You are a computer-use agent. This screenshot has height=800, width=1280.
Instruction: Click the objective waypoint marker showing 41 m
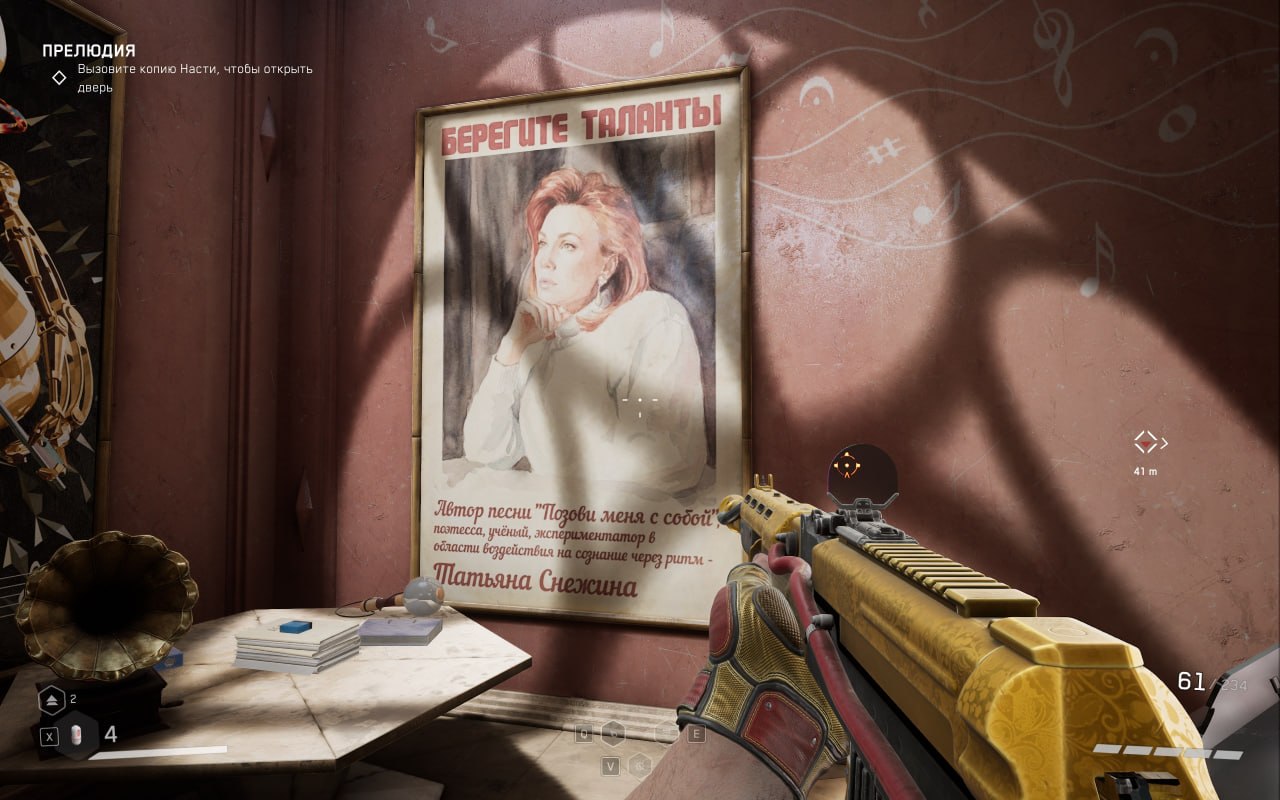pyautogui.click(x=1146, y=442)
